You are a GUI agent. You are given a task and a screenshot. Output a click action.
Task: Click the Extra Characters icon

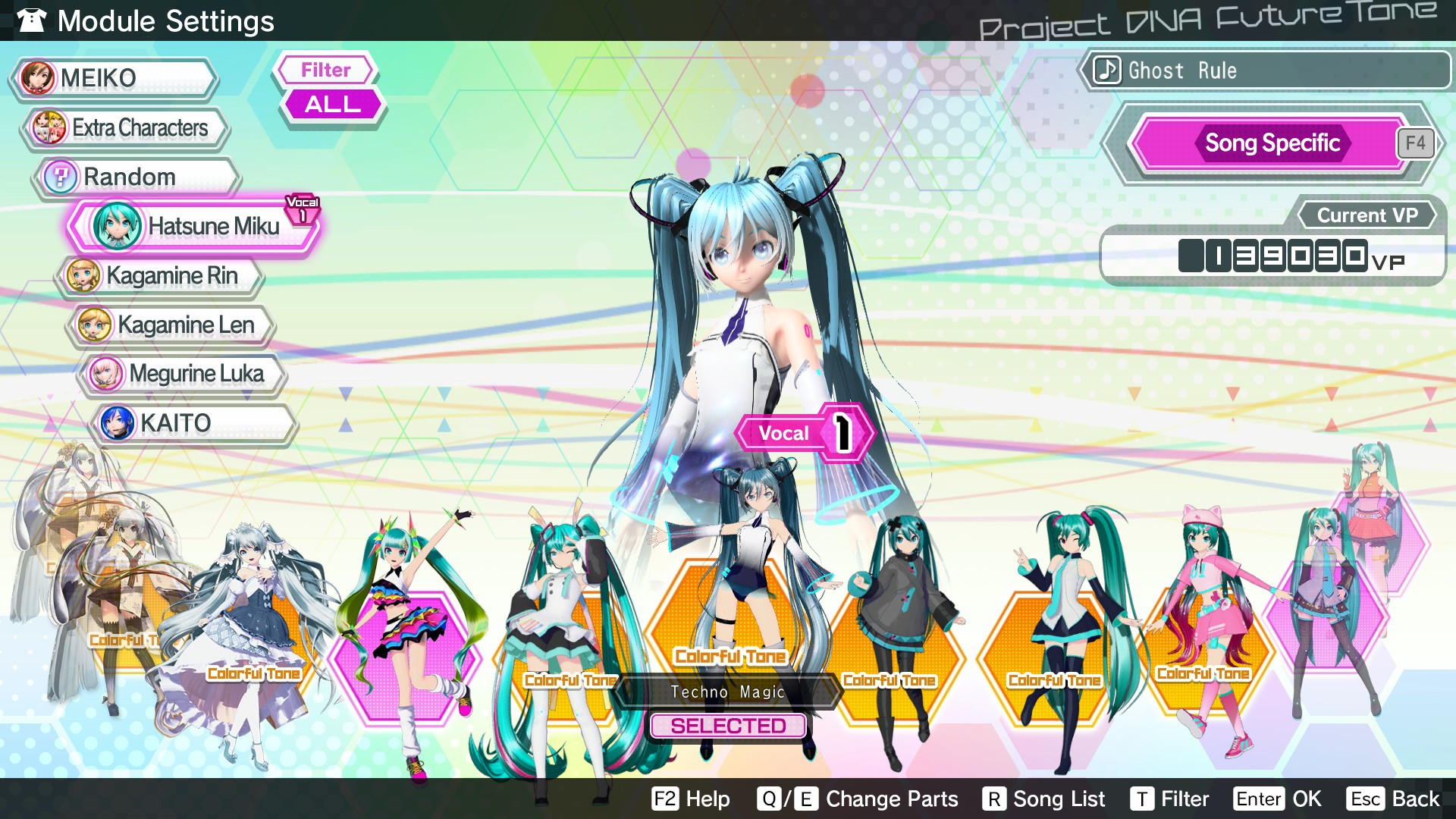click(x=47, y=127)
